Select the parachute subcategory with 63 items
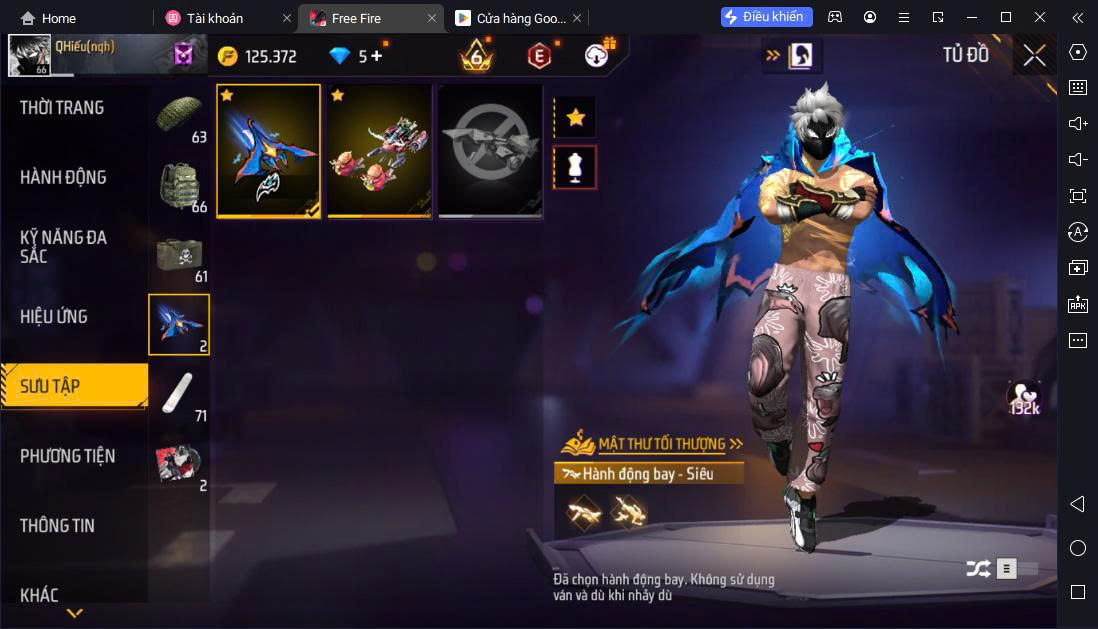Screen dimensions: 1098x629 pos(180,117)
